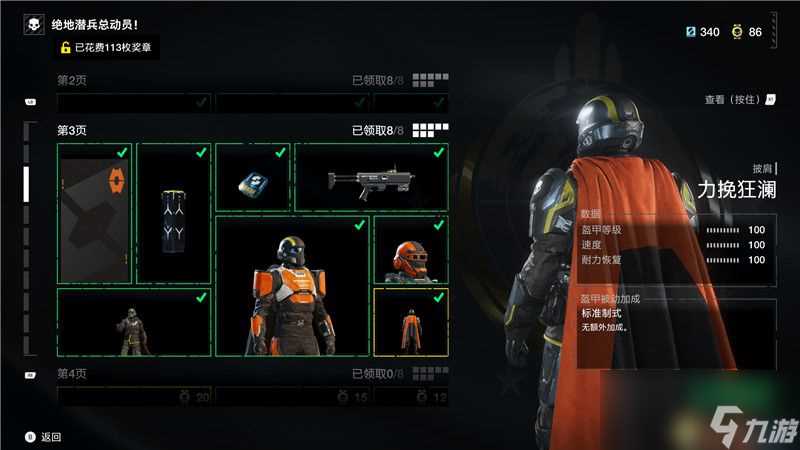Choose the dark cape item tile

tap(173, 214)
